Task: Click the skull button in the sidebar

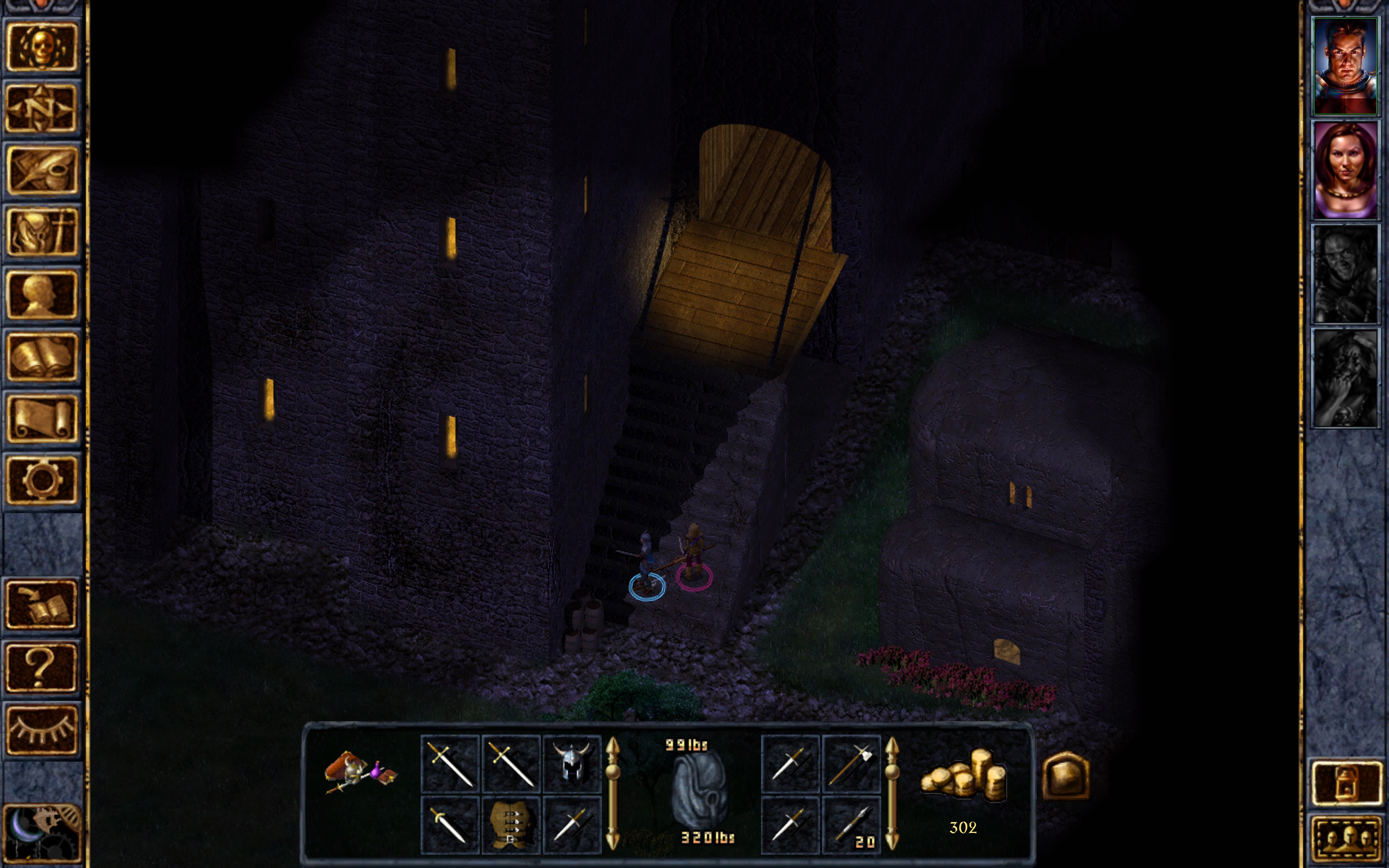Action: coord(41,47)
